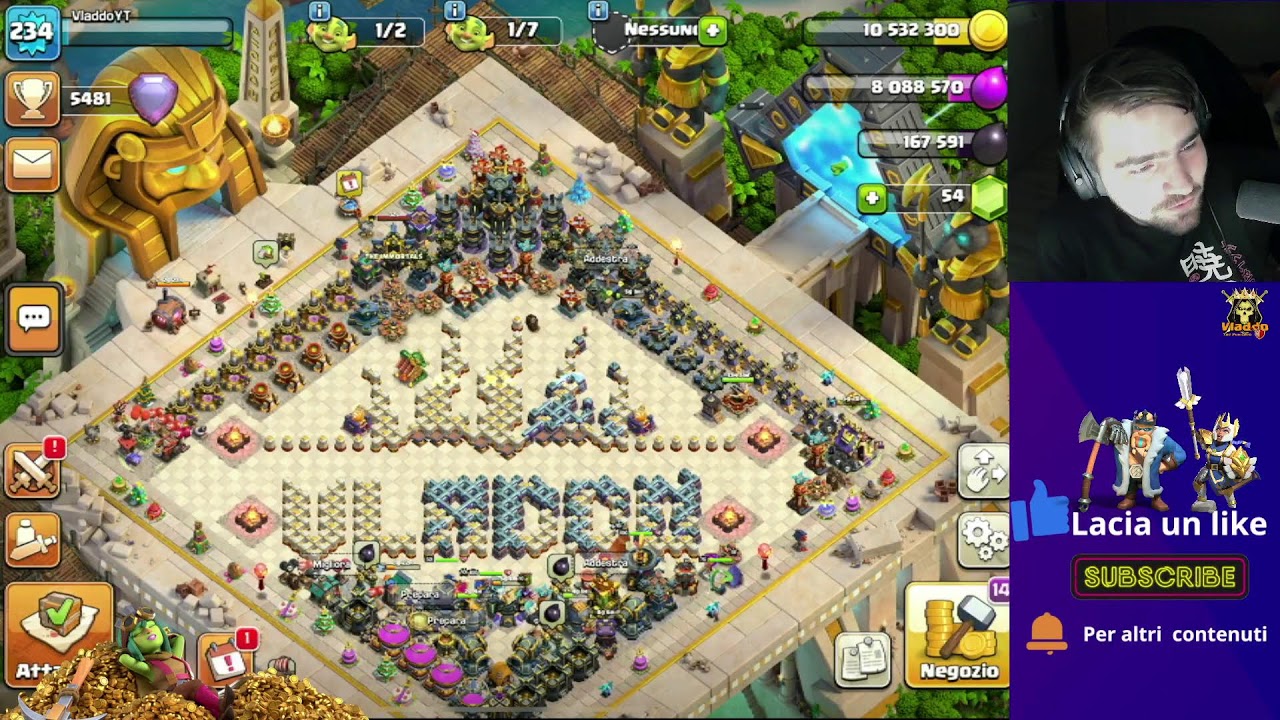Open the Negozio shop button

[957, 635]
